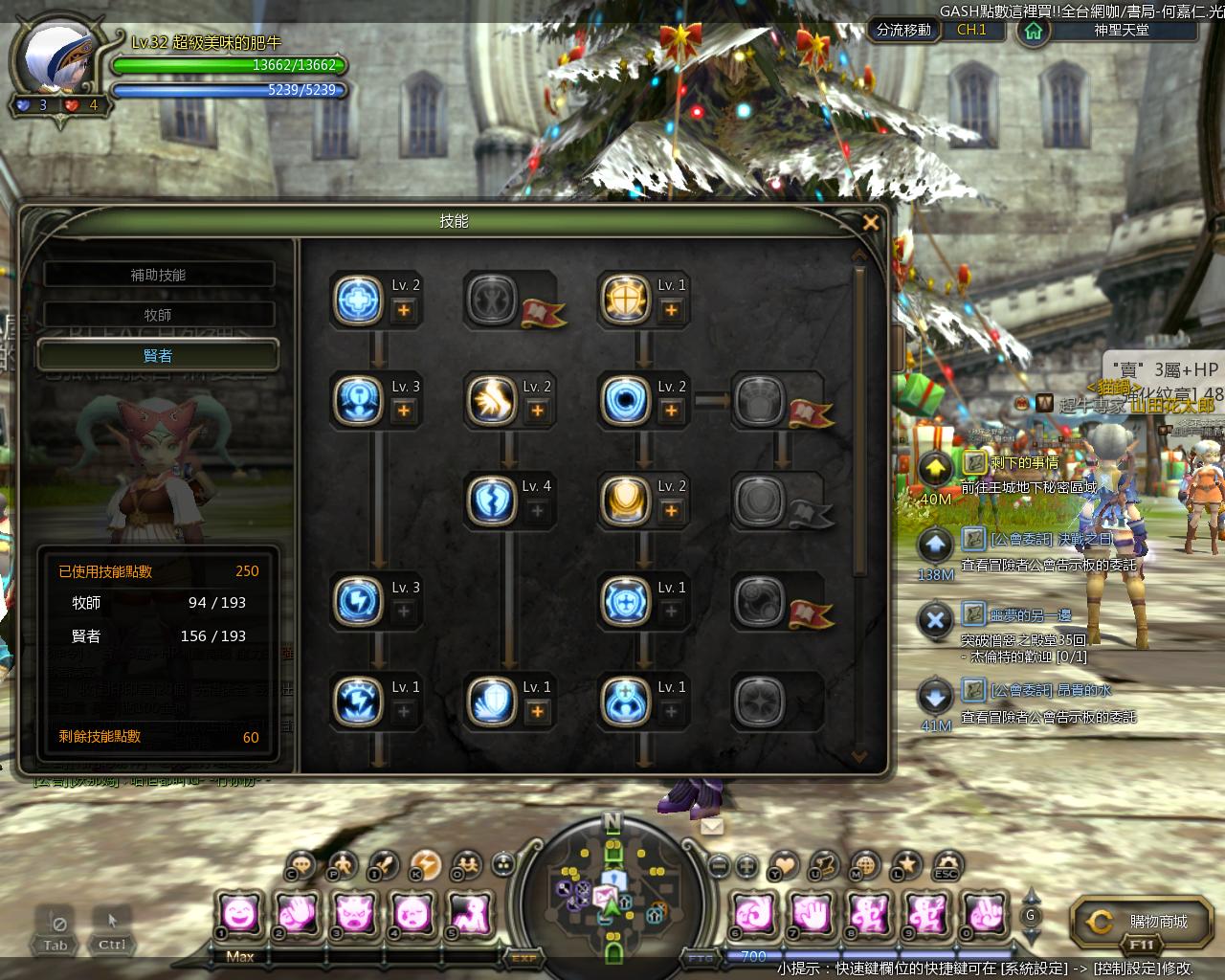
Task: Open the 牧師 skill tab
Action: 159,315
